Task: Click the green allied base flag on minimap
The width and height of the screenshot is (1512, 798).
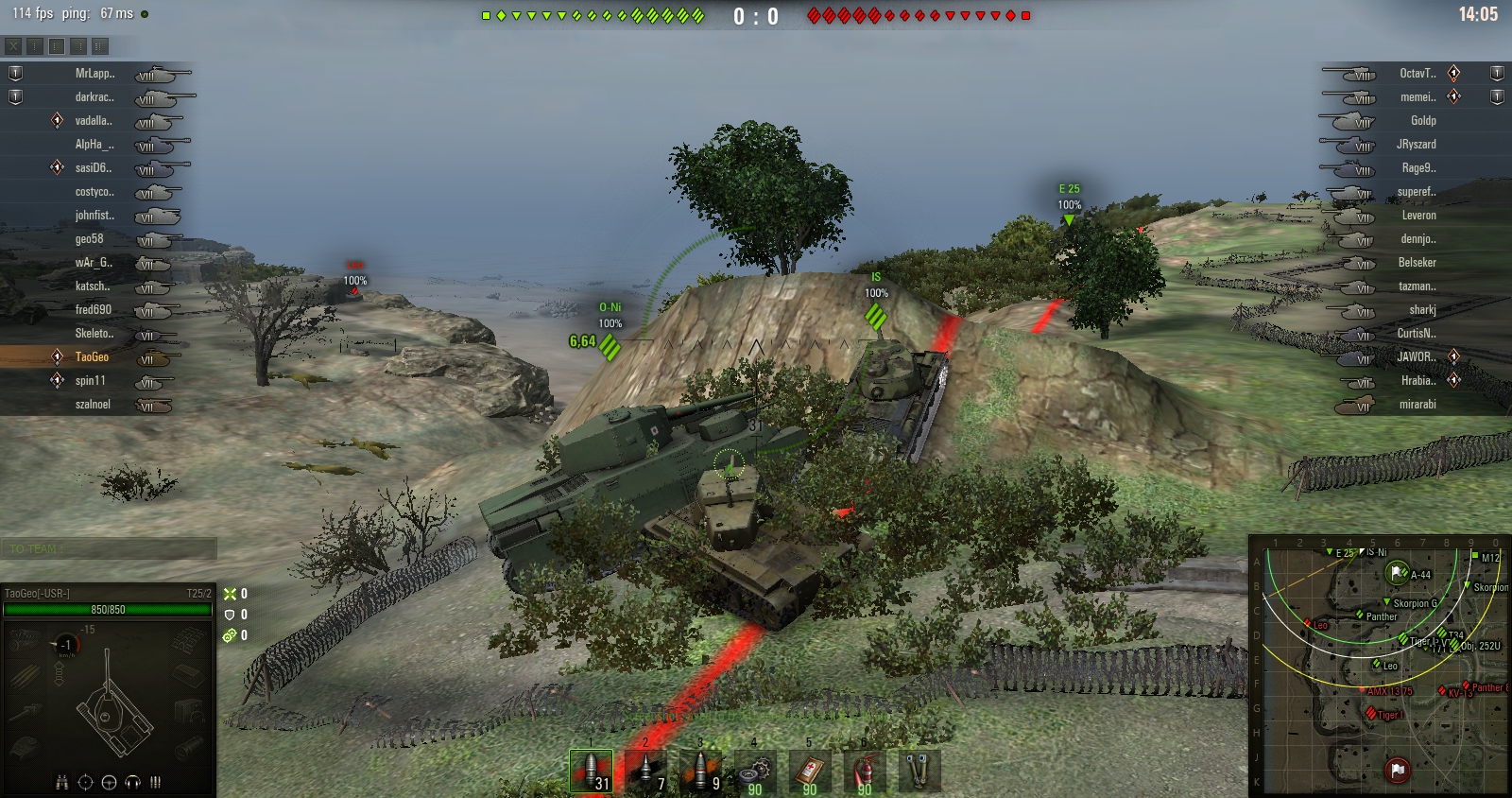Action: [1397, 573]
